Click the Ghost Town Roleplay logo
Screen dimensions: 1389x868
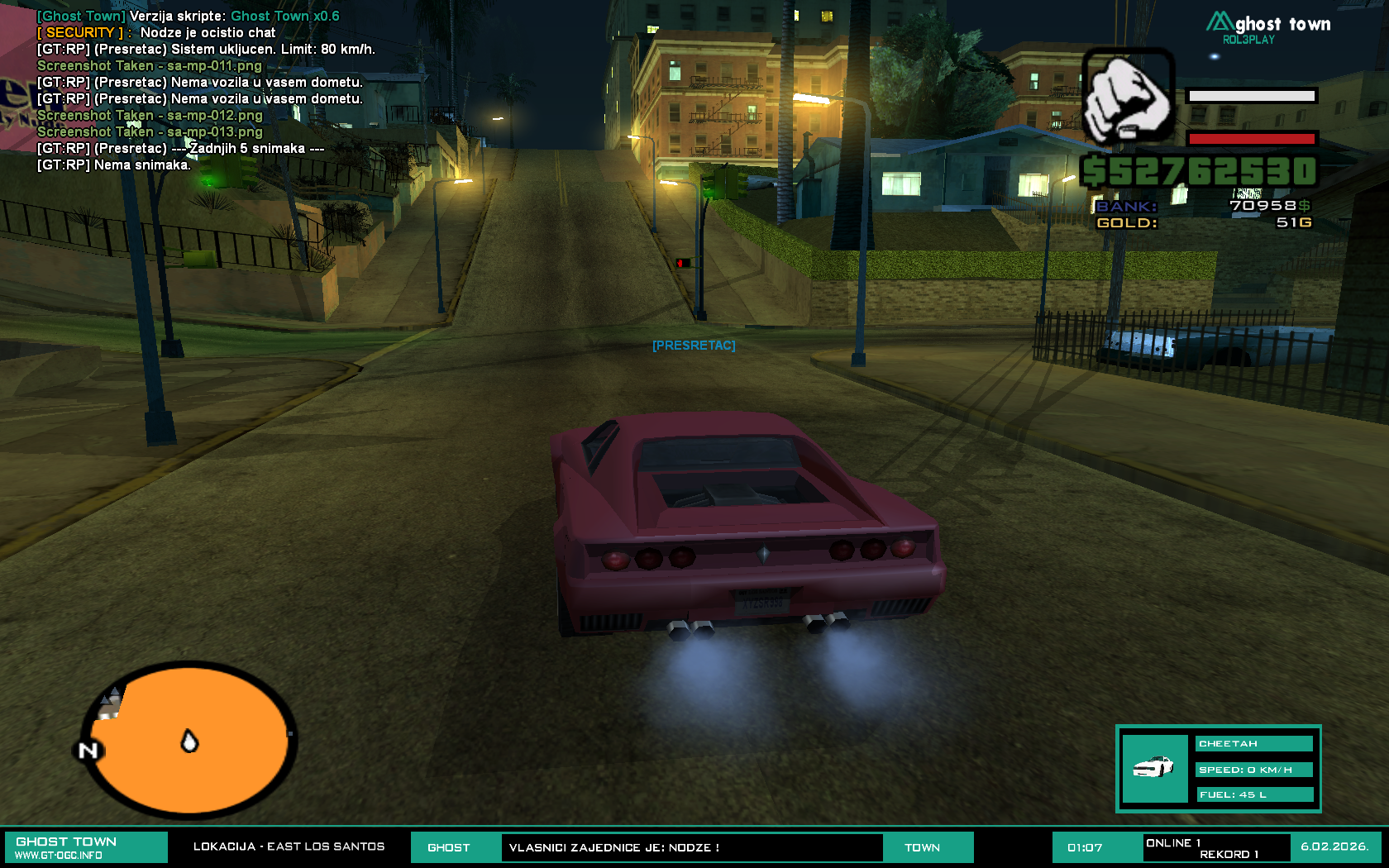click(x=1267, y=27)
